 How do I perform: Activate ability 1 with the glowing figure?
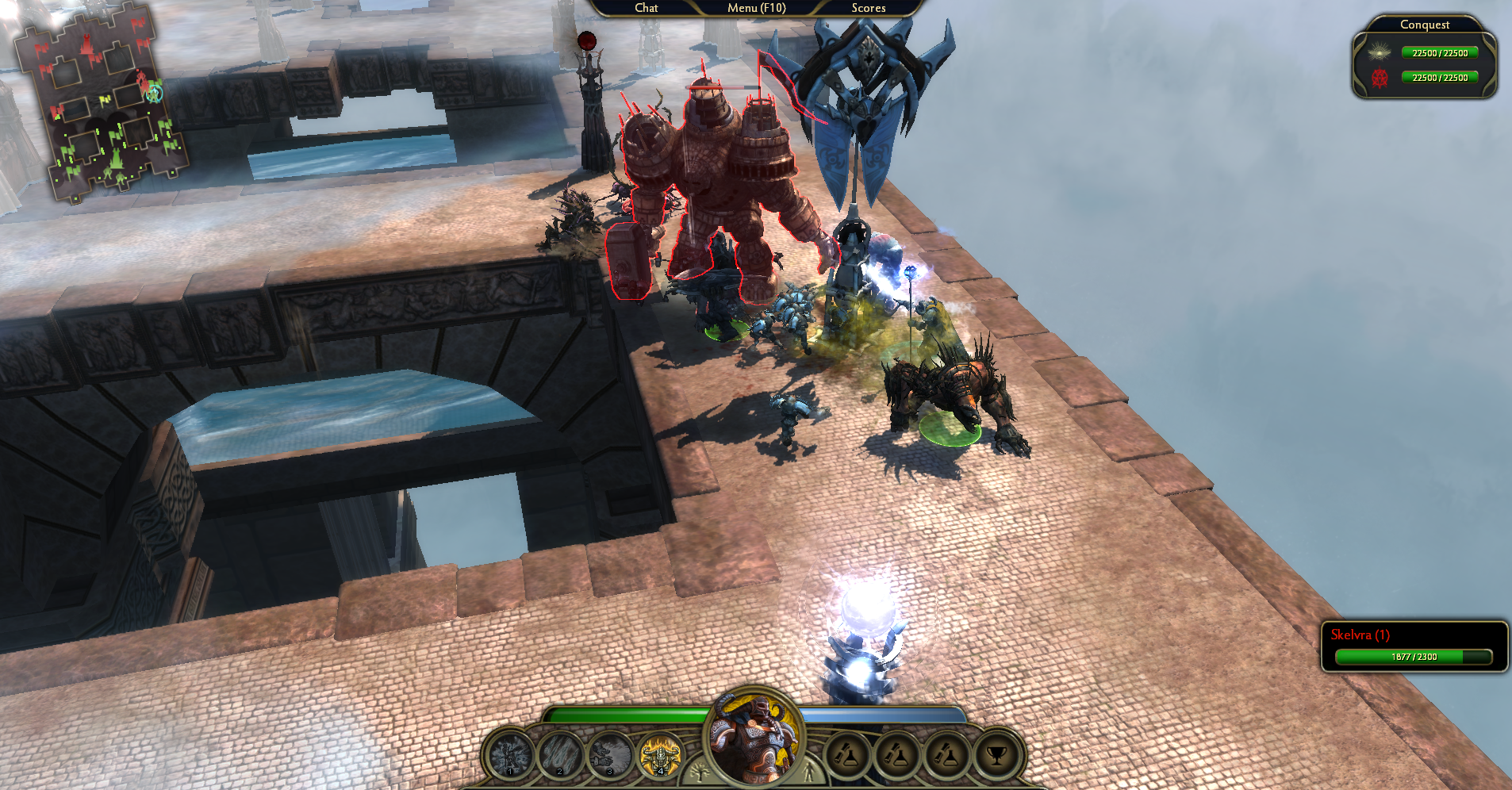pos(510,755)
